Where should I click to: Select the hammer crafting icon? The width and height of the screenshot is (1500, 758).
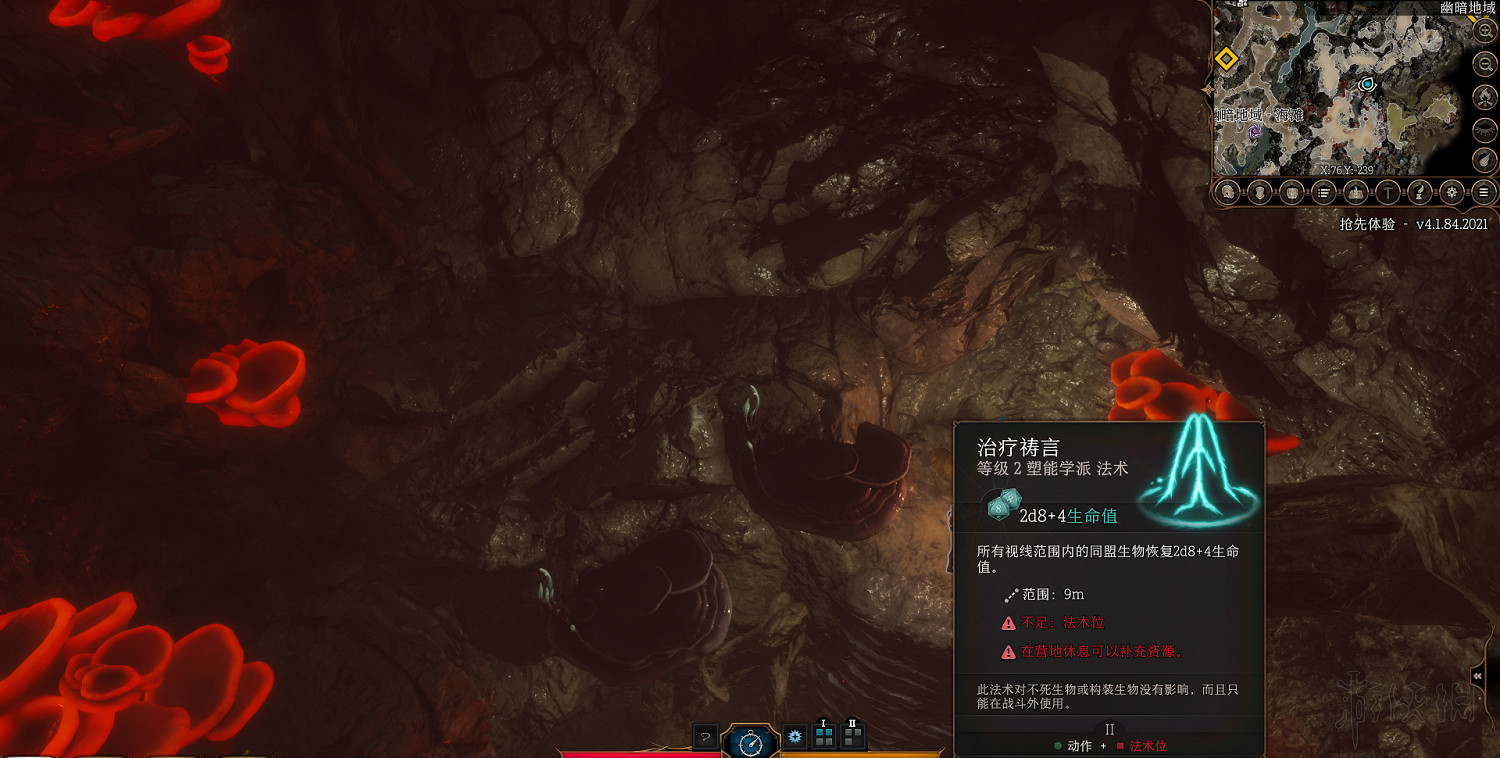pyautogui.click(x=1387, y=192)
